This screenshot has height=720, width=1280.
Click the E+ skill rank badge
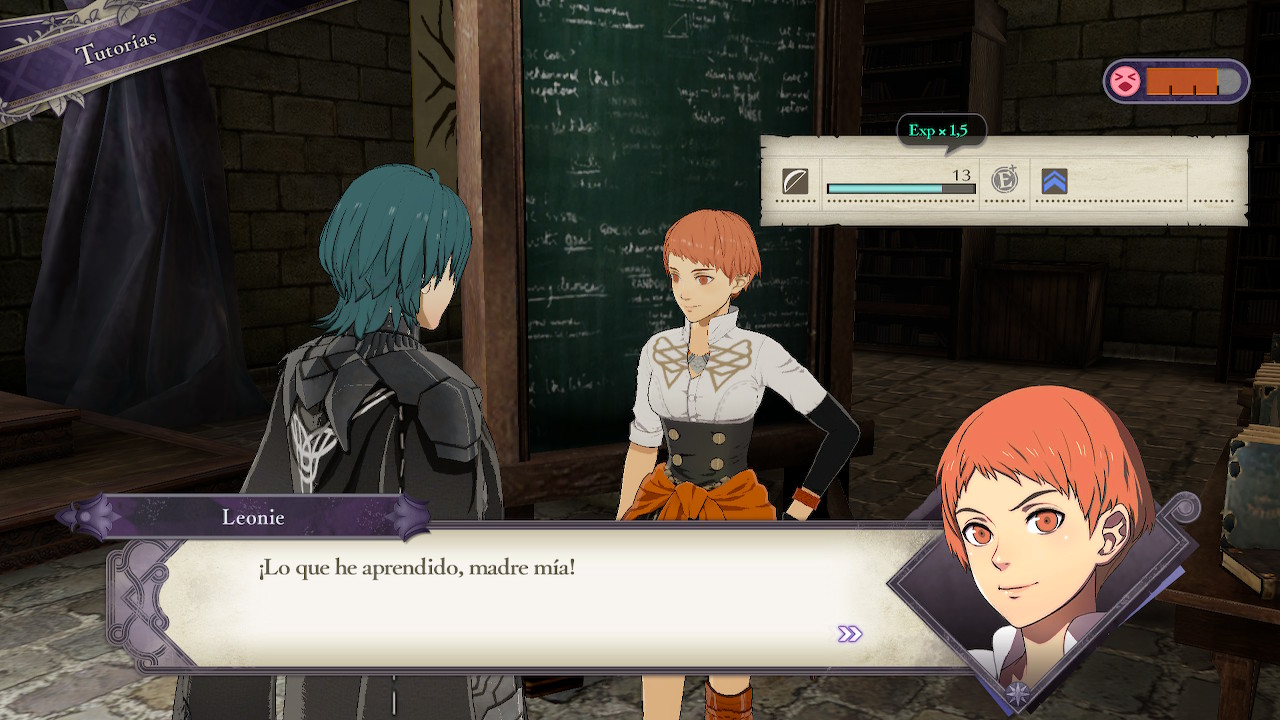coord(1004,181)
